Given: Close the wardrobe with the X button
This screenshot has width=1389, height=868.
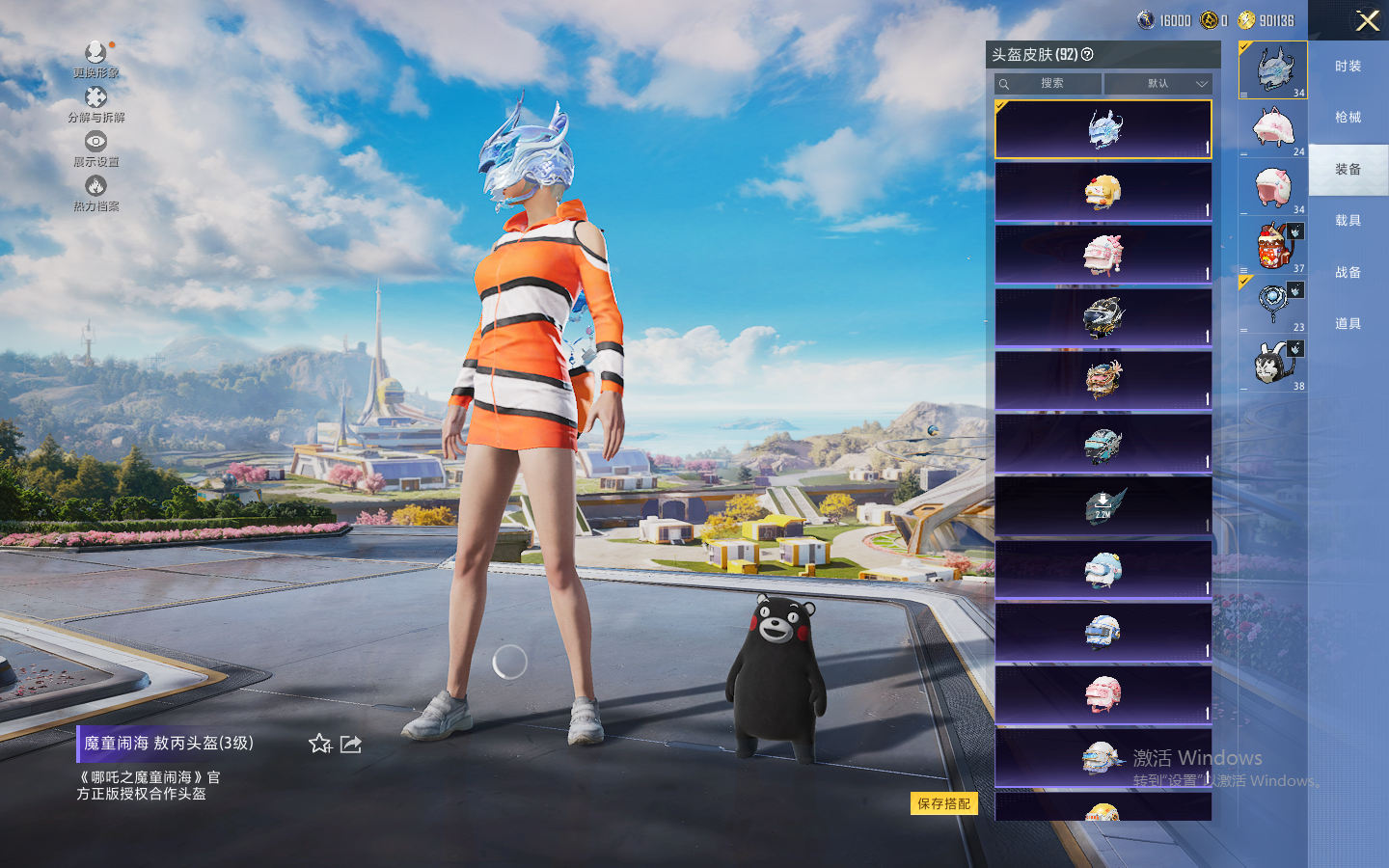Looking at the screenshot, I should tap(1367, 20).
